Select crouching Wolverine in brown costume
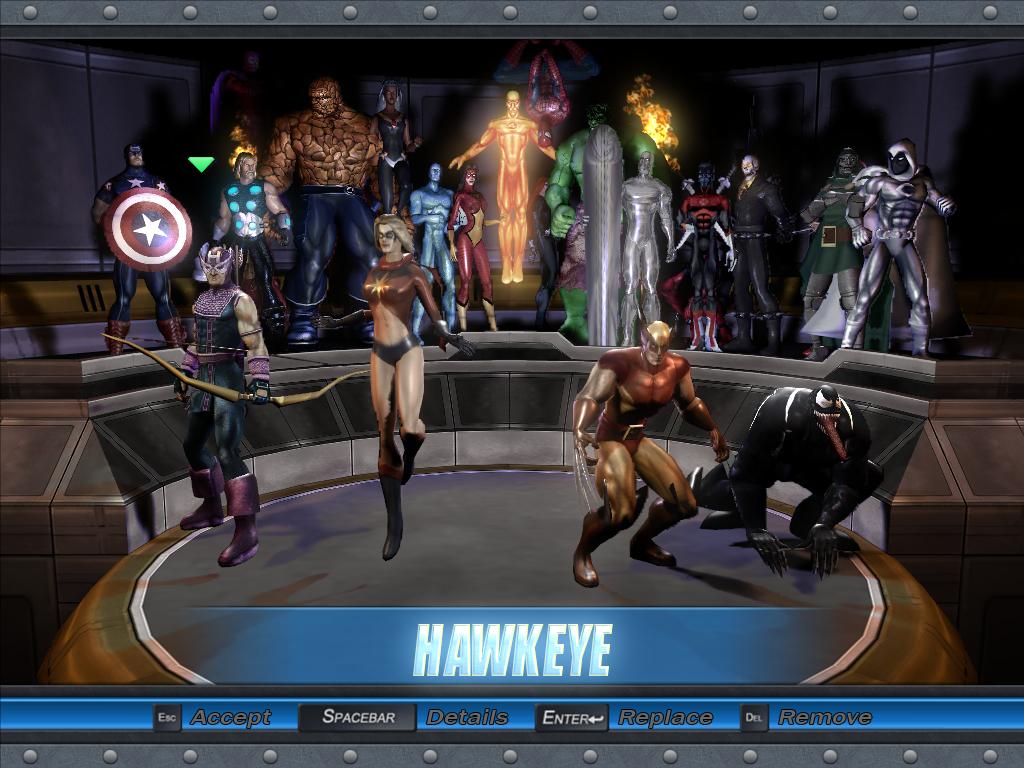1024x768 pixels. coord(640,440)
